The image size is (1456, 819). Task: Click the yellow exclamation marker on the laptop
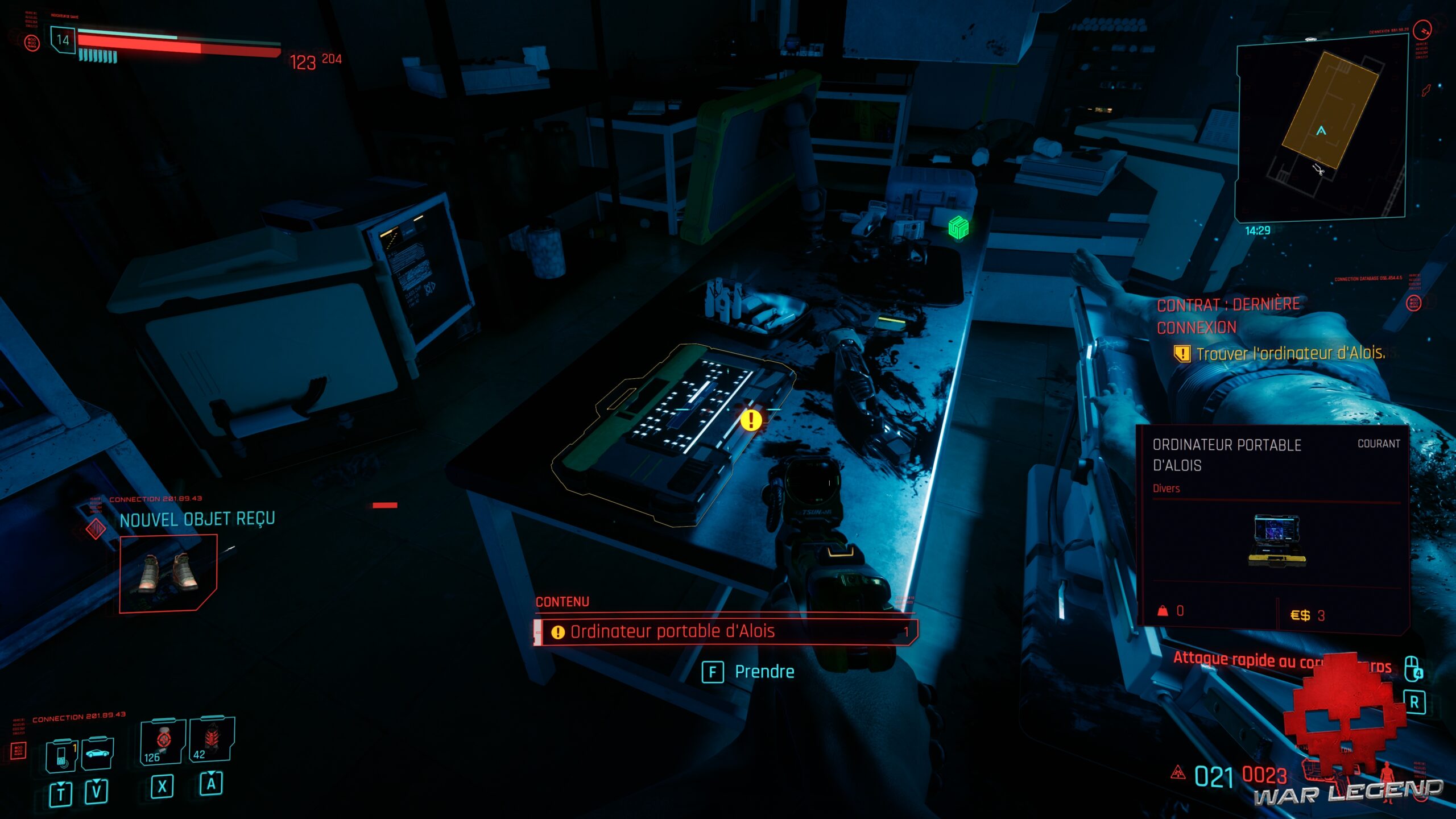753,421
